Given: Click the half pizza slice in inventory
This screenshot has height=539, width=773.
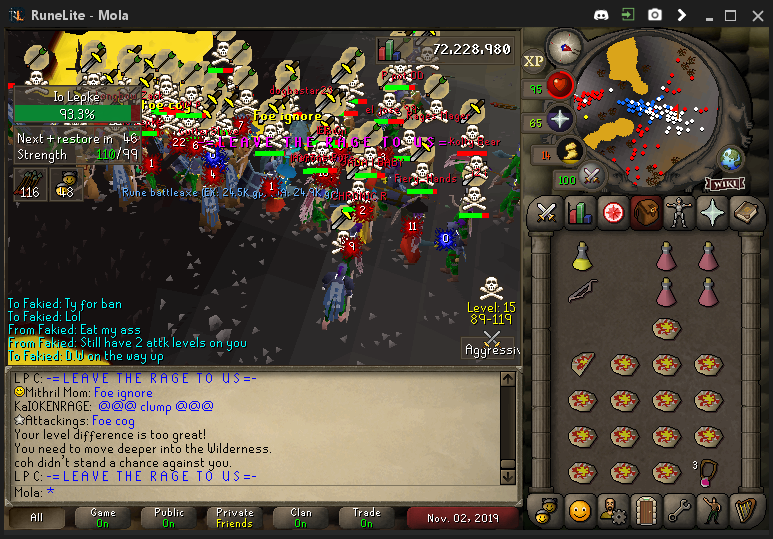Looking at the screenshot, I should [x=582, y=365].
